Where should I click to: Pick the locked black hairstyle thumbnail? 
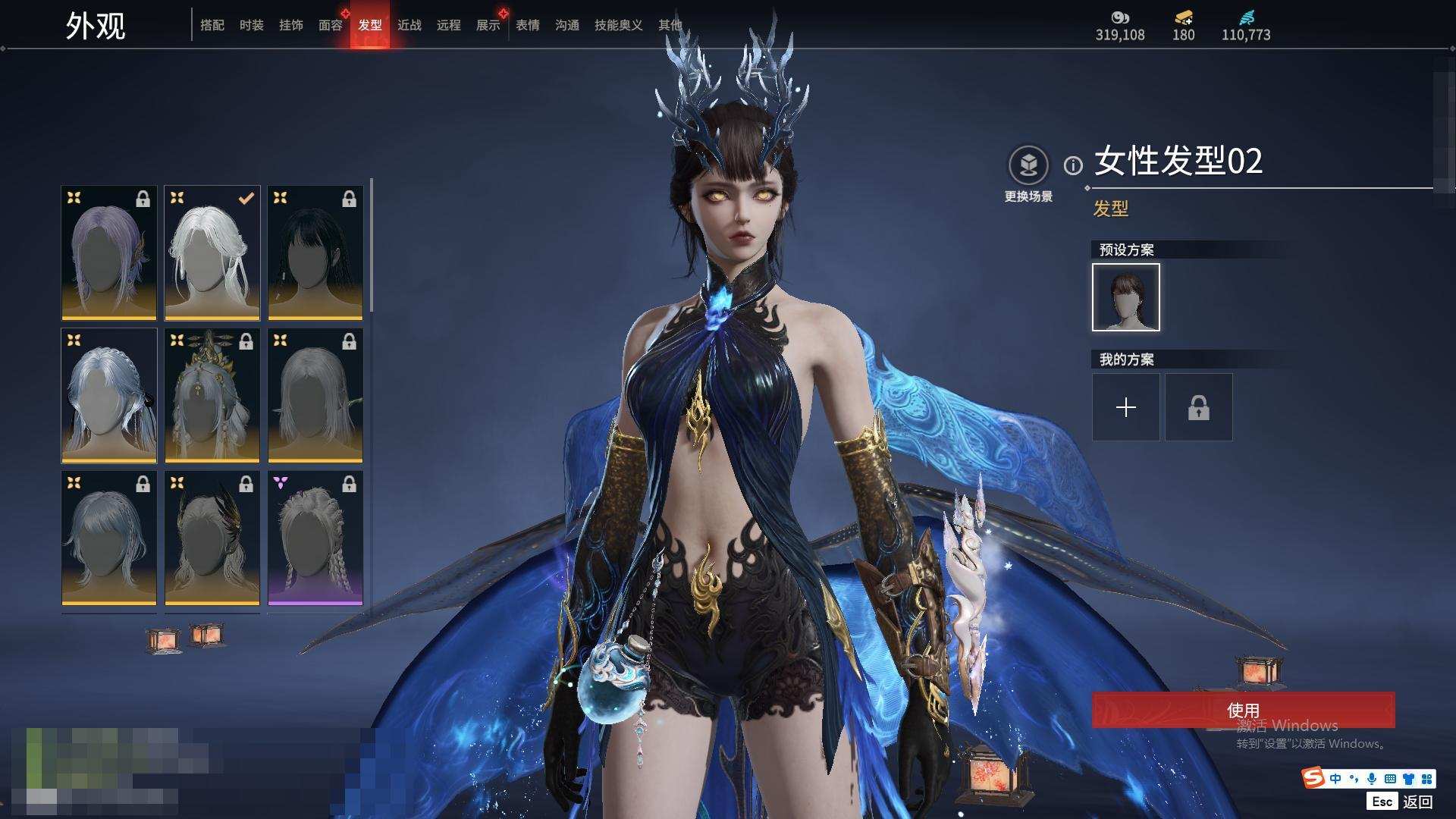(315, 253)
